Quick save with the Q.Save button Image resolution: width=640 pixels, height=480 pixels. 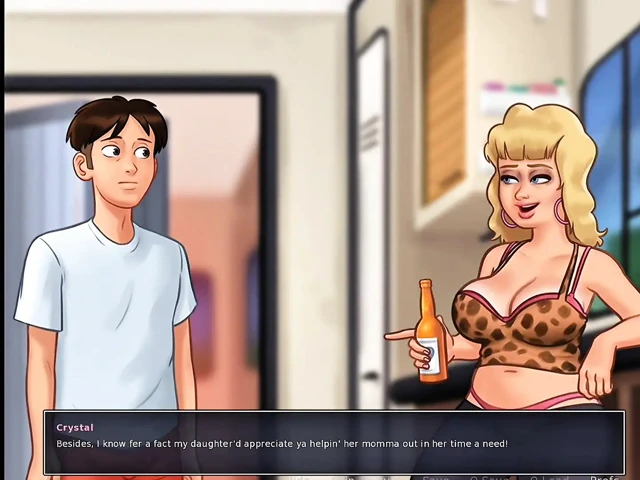click(x=489, y=477)
